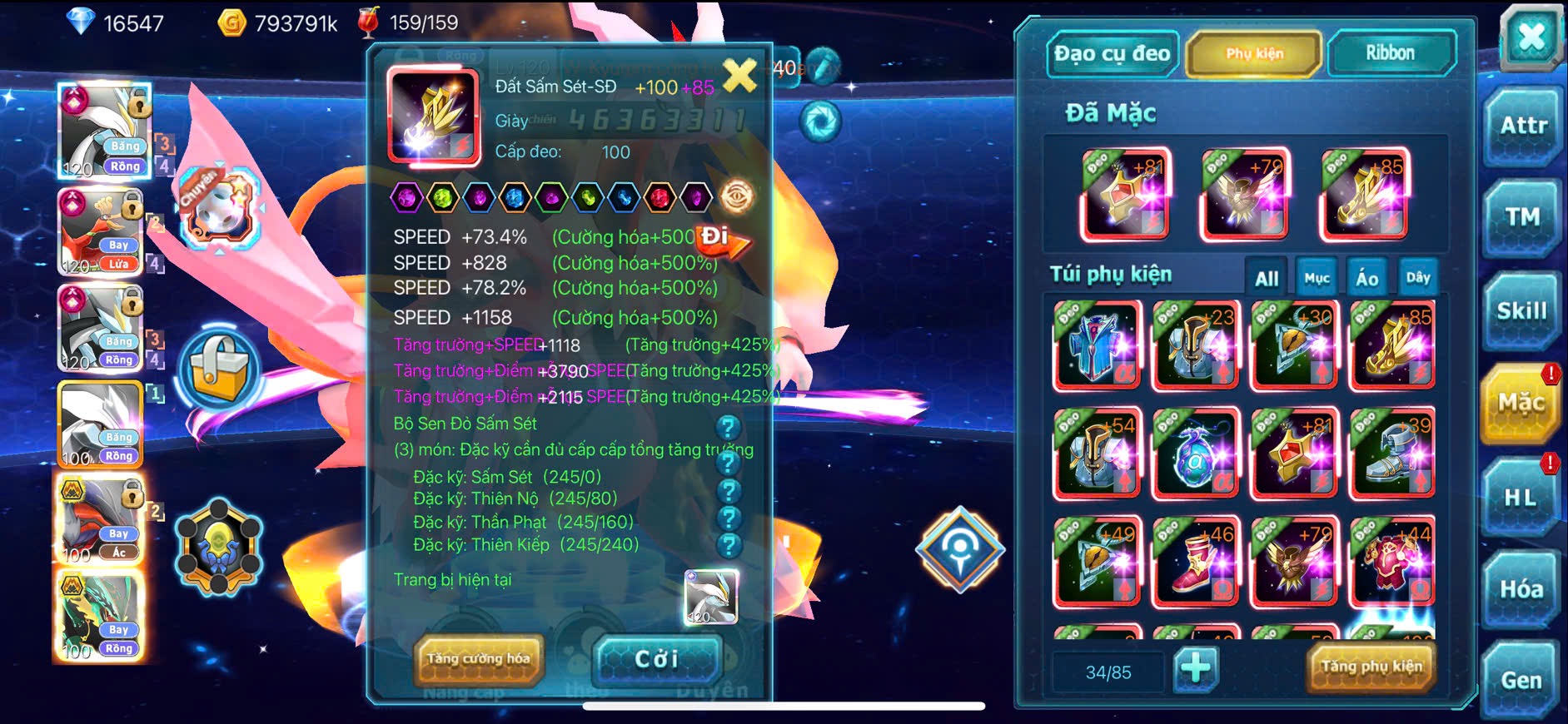
Task: Select the equipped +81 accessory
Action: 1125,193
